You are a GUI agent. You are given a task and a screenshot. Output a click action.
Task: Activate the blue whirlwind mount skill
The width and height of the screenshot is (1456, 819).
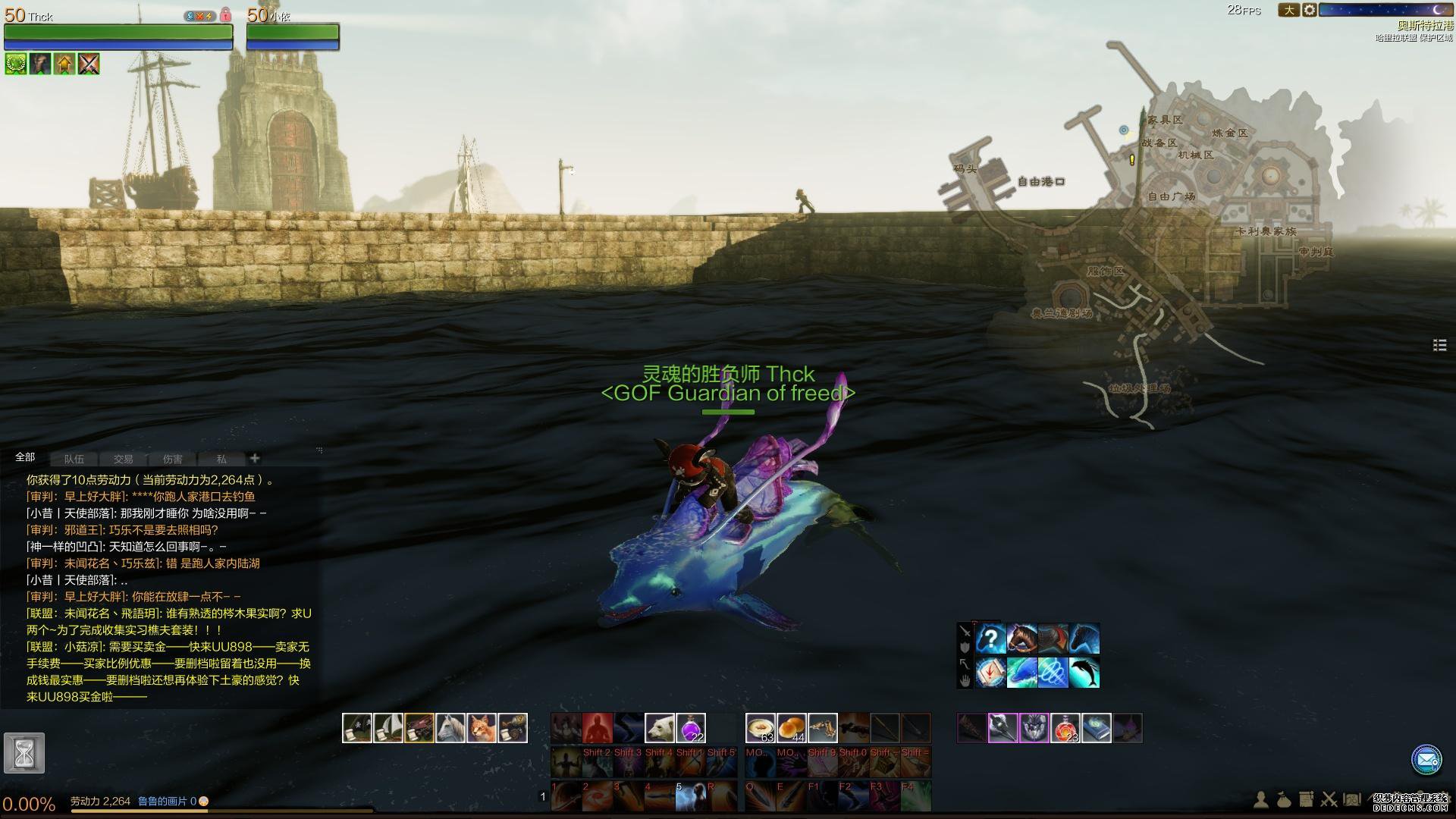coord(1053,673)
